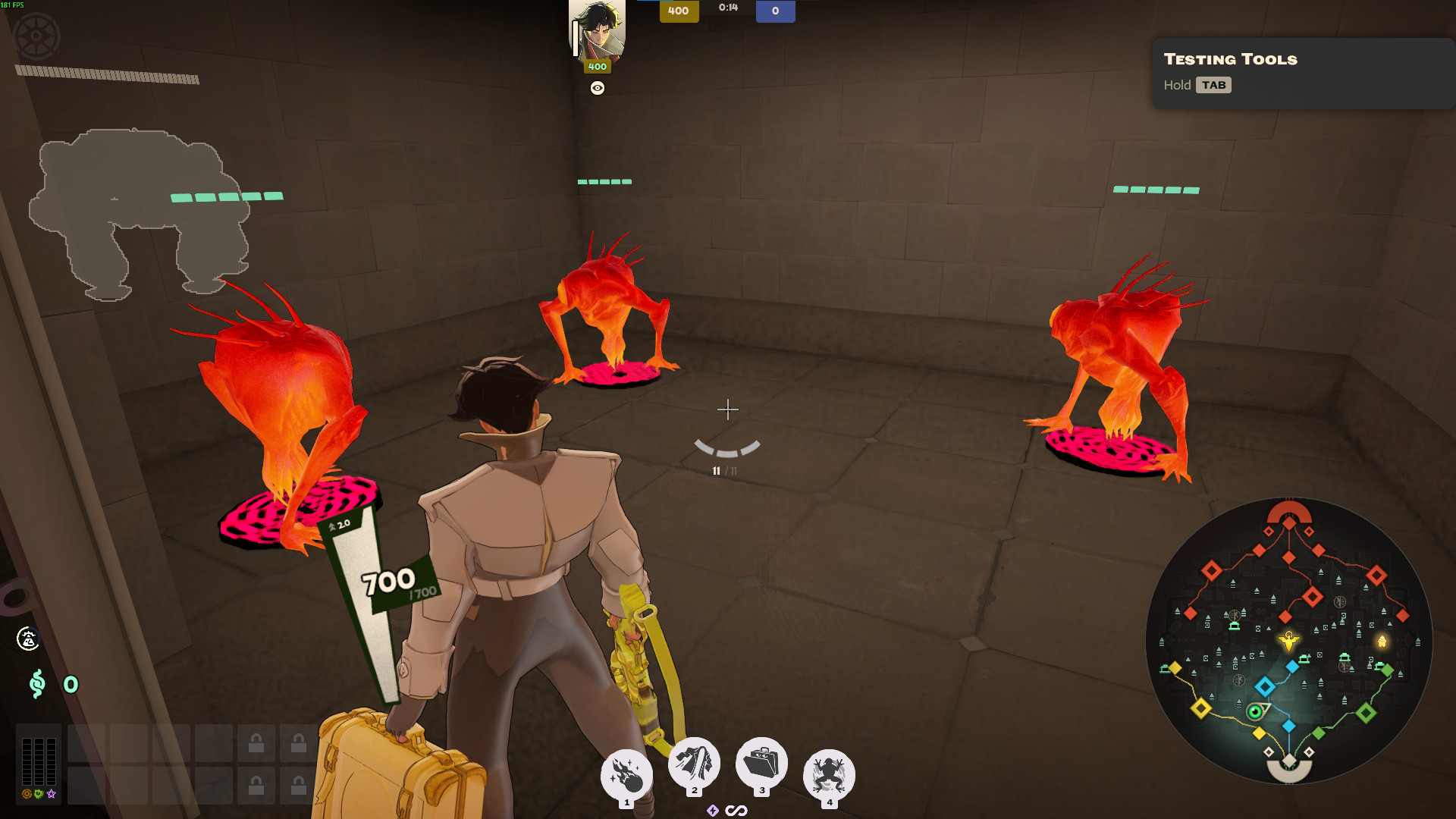Click the gold 400 team score banner

tap(678, 11)
